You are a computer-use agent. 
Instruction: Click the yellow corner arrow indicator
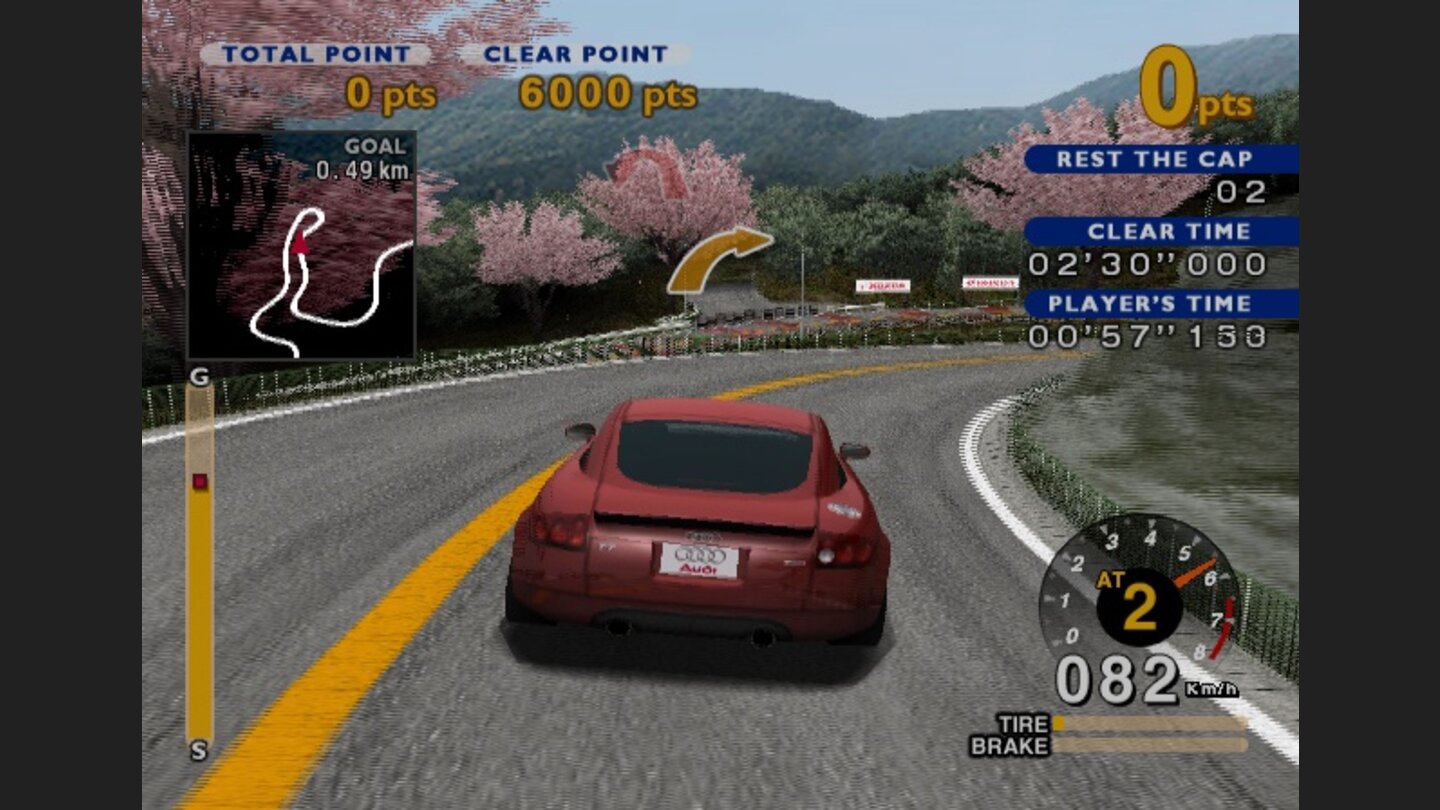pos(722,258)
